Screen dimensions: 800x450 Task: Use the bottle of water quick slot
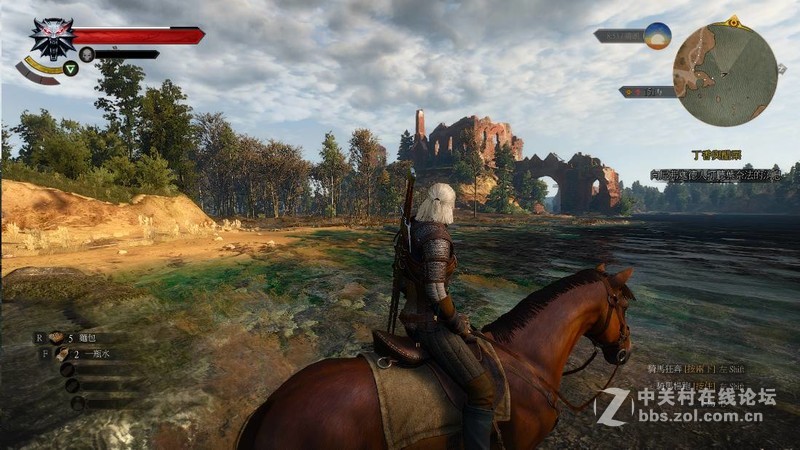click(x=62, y=354)
